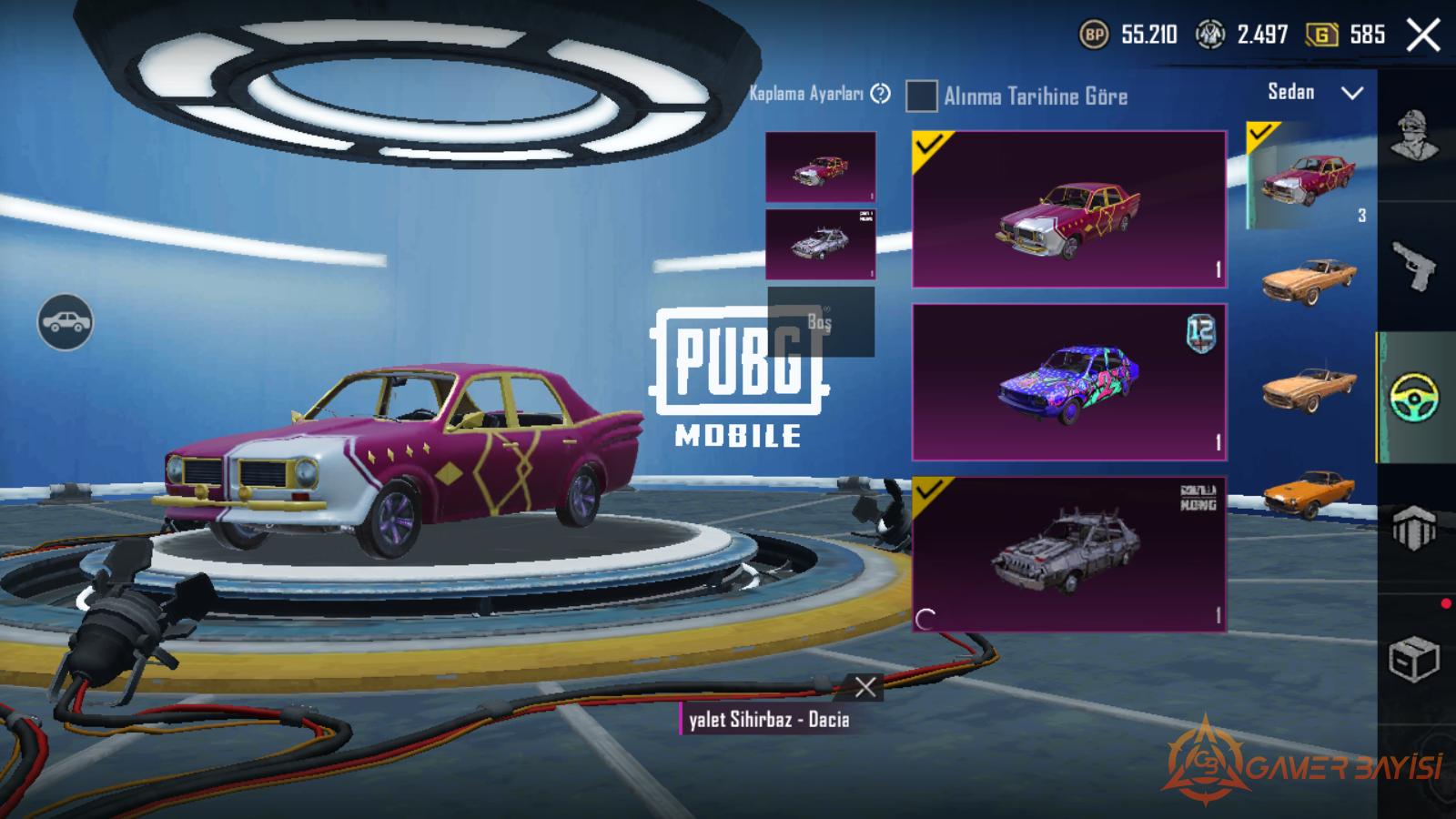Screen dimensions: 1456x819
Task: Dismiss the Sihirbaz - Dacia name label
Action: pyautogui.click(x=864, y=687)
